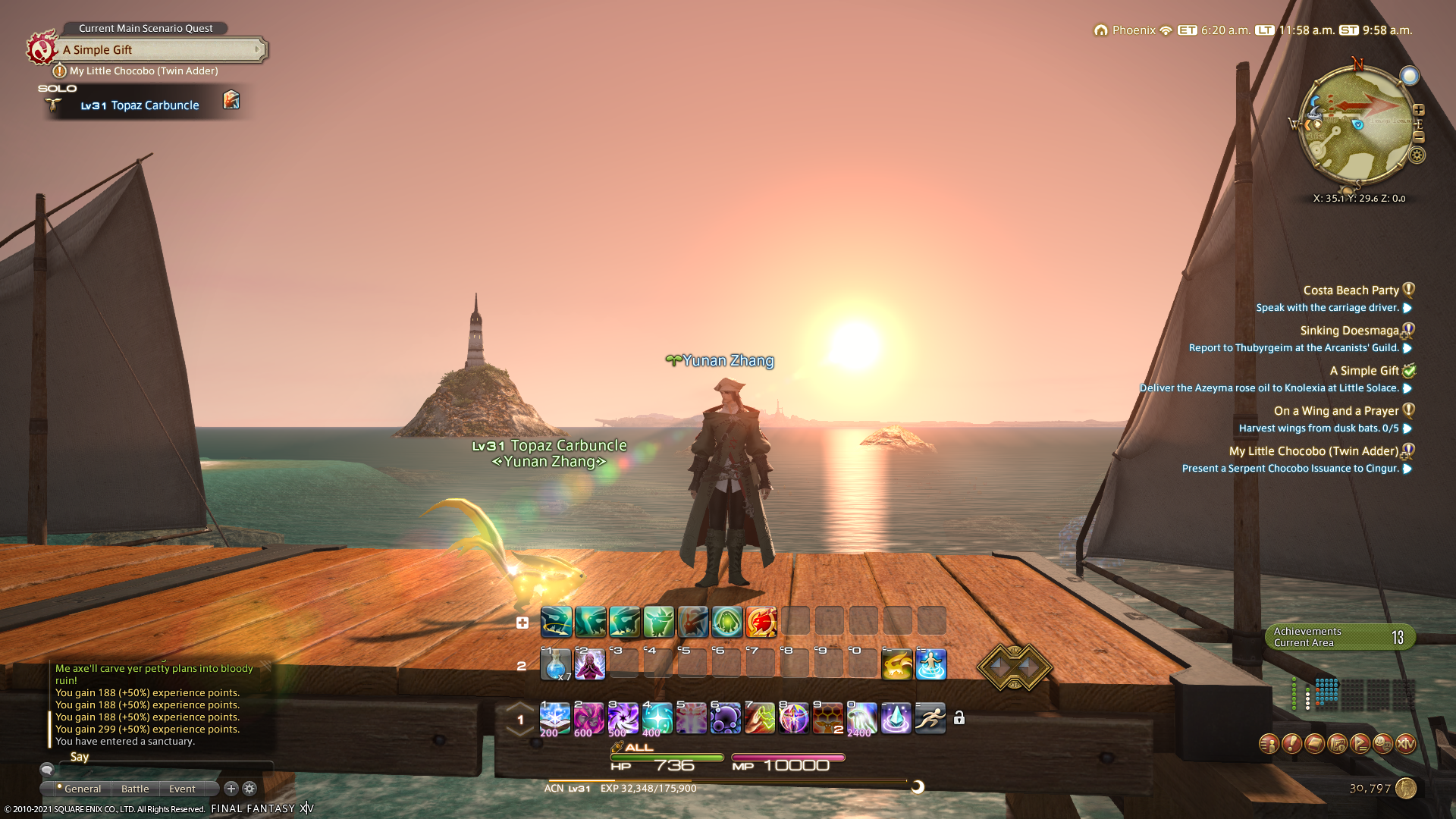This screenshot has height=819, width=1456.
Task: Select the General chat tab
Action: tap(82, 789)
